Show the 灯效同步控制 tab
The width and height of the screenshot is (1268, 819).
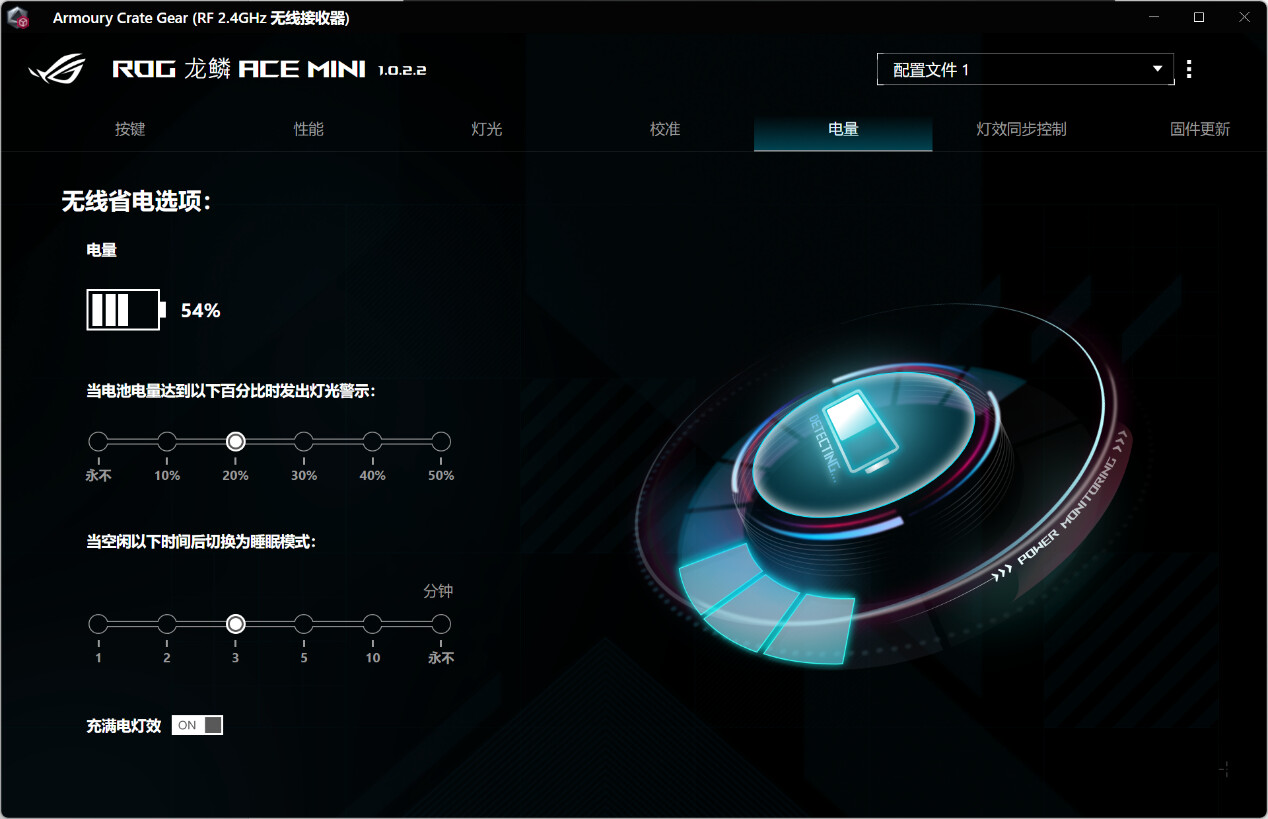click(1021, 129)
